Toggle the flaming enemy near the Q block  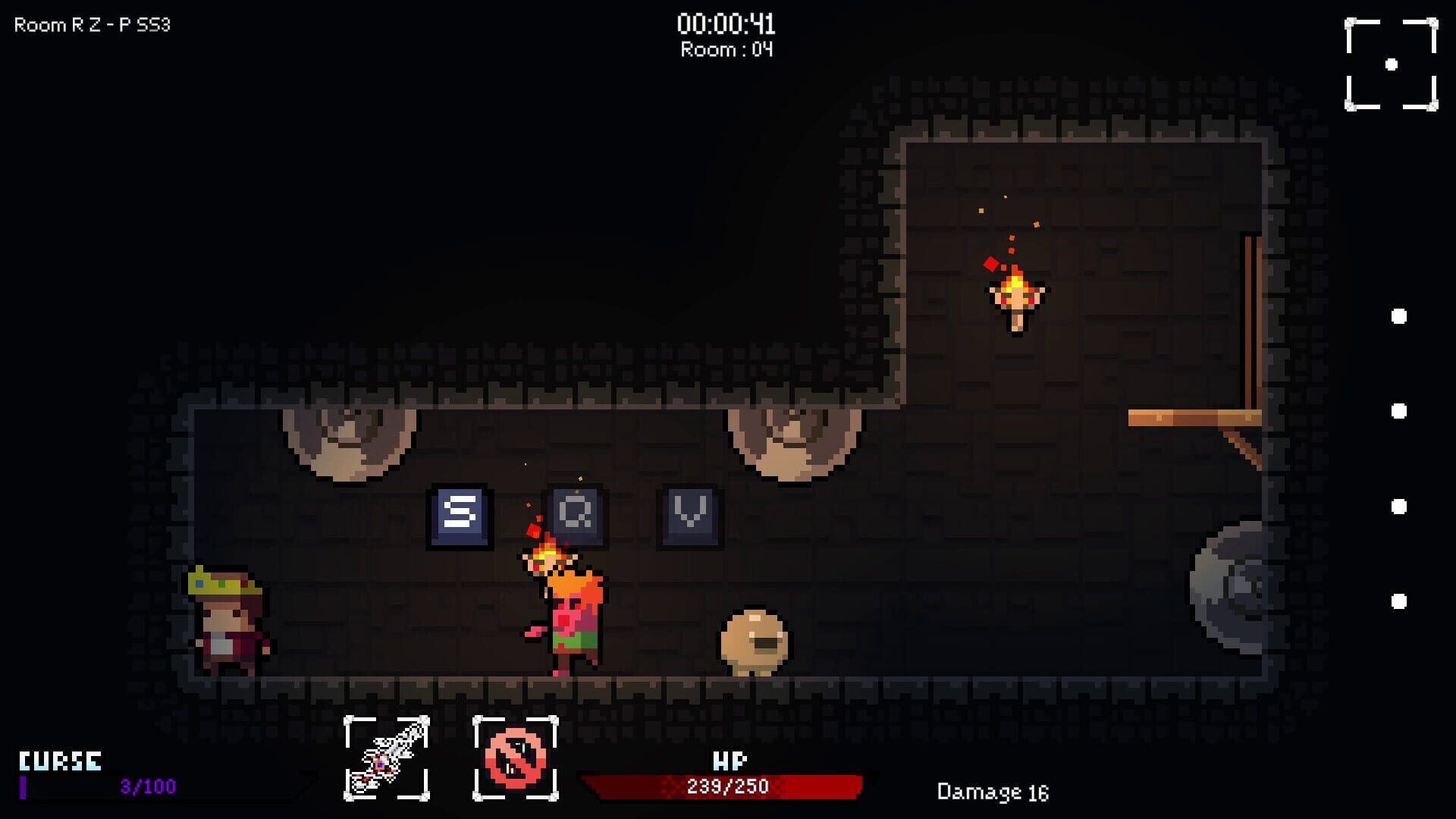coord(565,607)
